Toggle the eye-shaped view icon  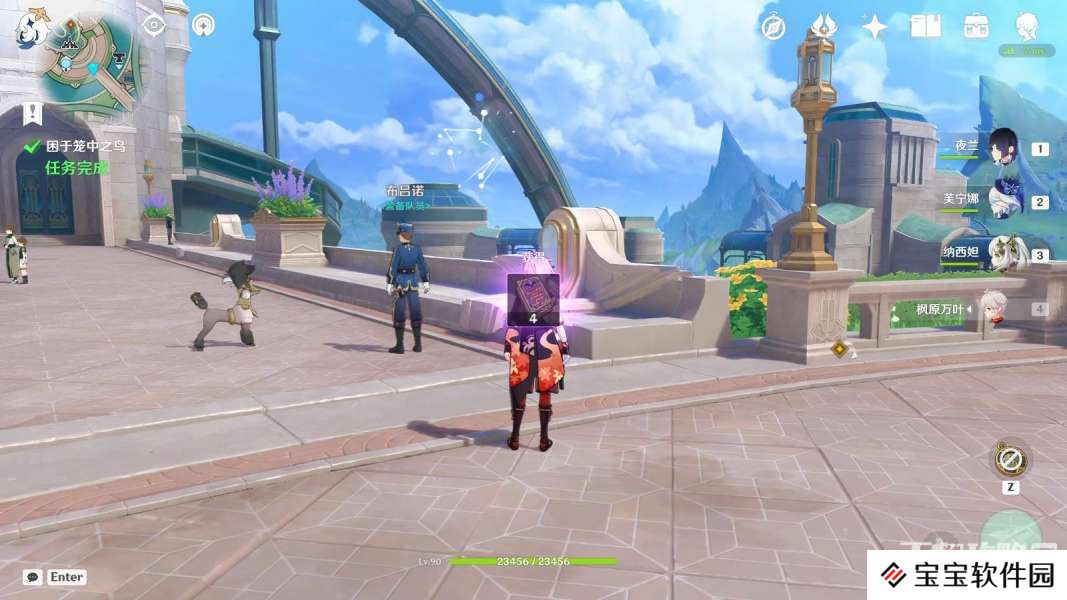coord(154,26)
